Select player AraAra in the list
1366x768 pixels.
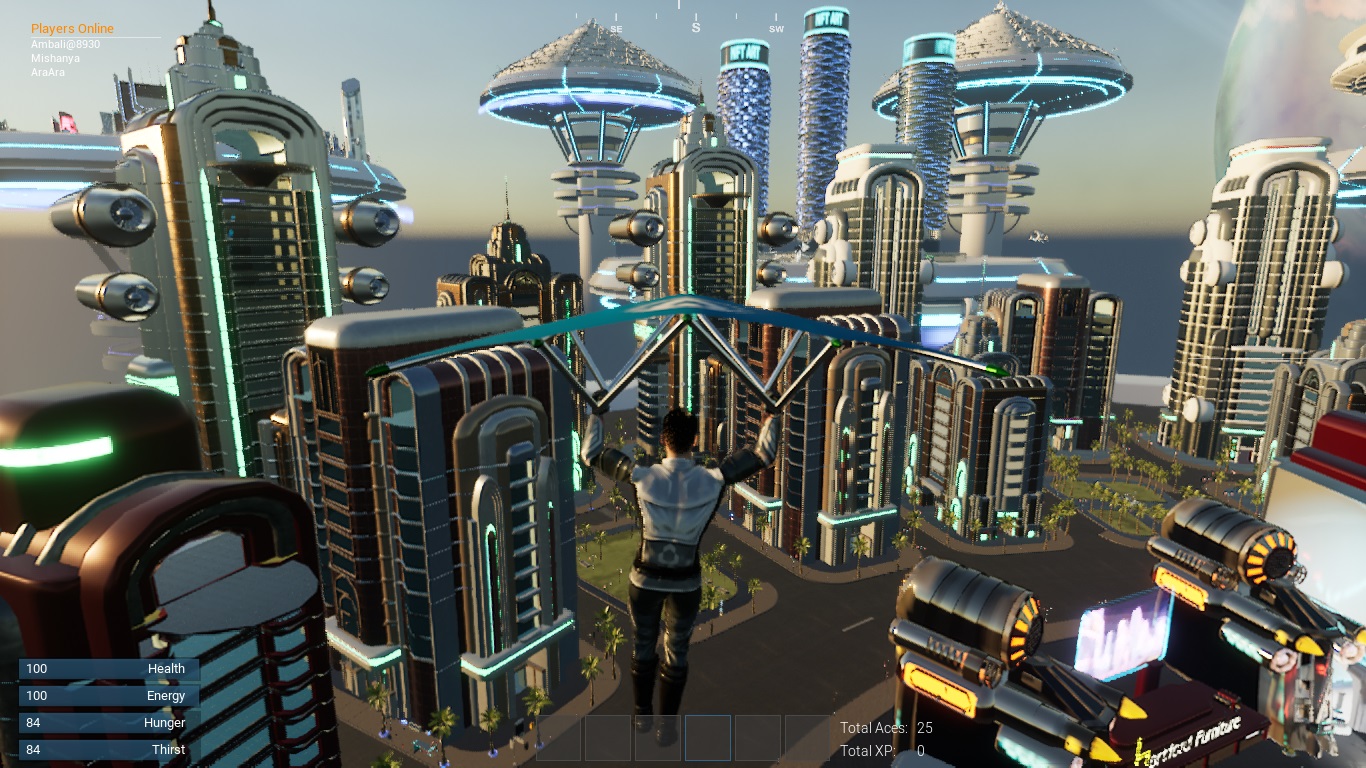pyautogui.click(x=48, y=72)
